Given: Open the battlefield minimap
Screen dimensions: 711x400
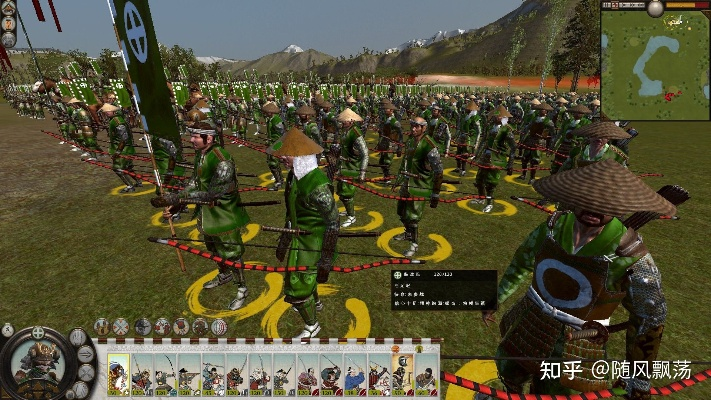Looking at the screenshot, I should (x=655, y=64).
